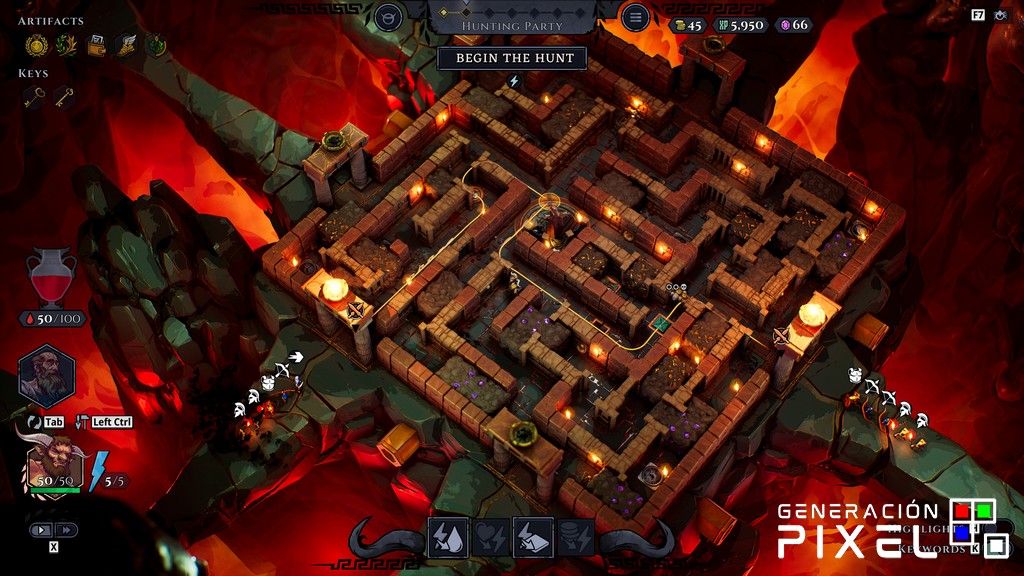The width and height of the screenshot is (1024, 576).
Task: Activate the lightning and floor tile ability
Action: point(533,537)
